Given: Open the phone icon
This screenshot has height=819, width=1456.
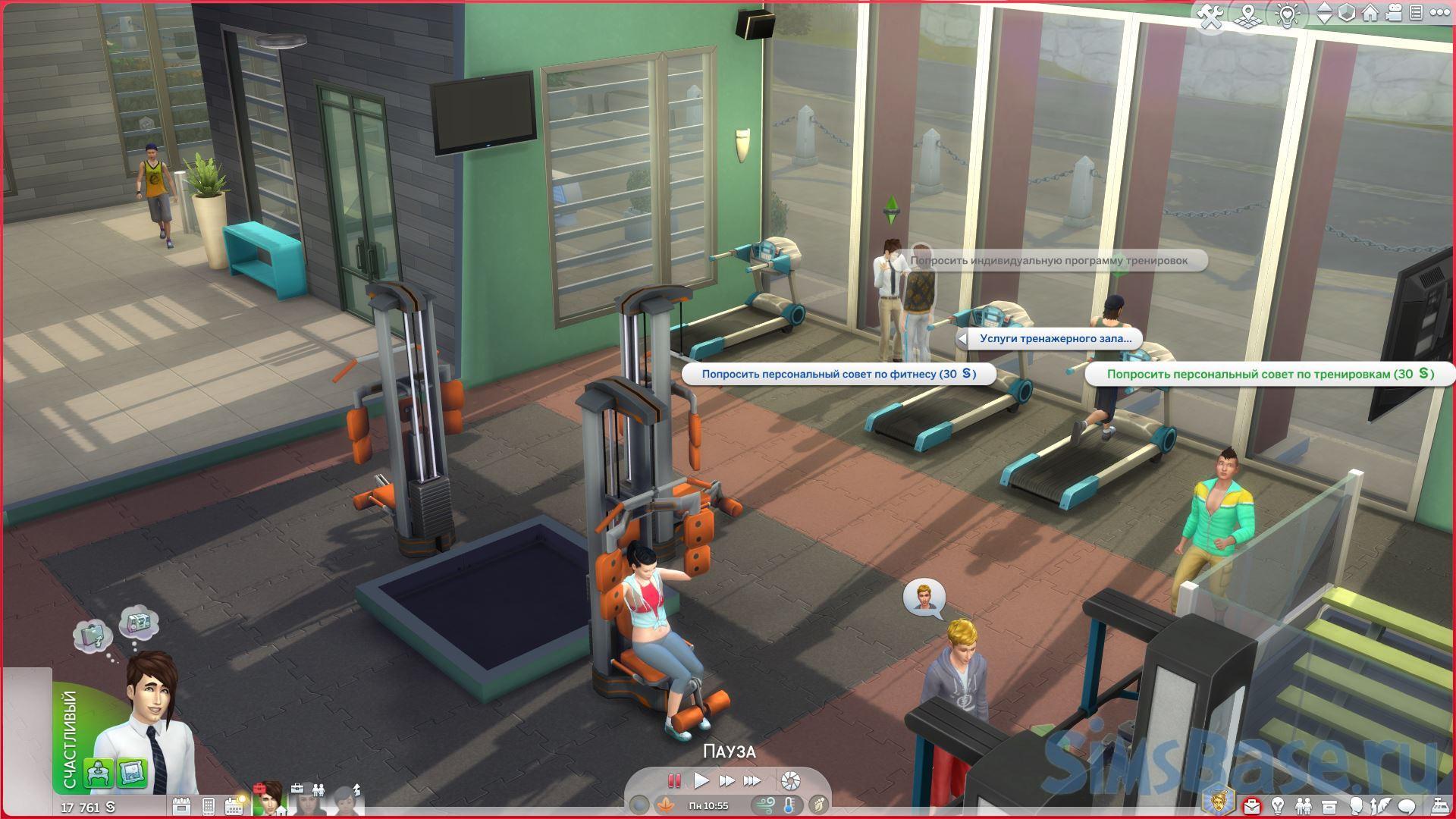Looking at the screenshot, I should (x=209, y=805).
